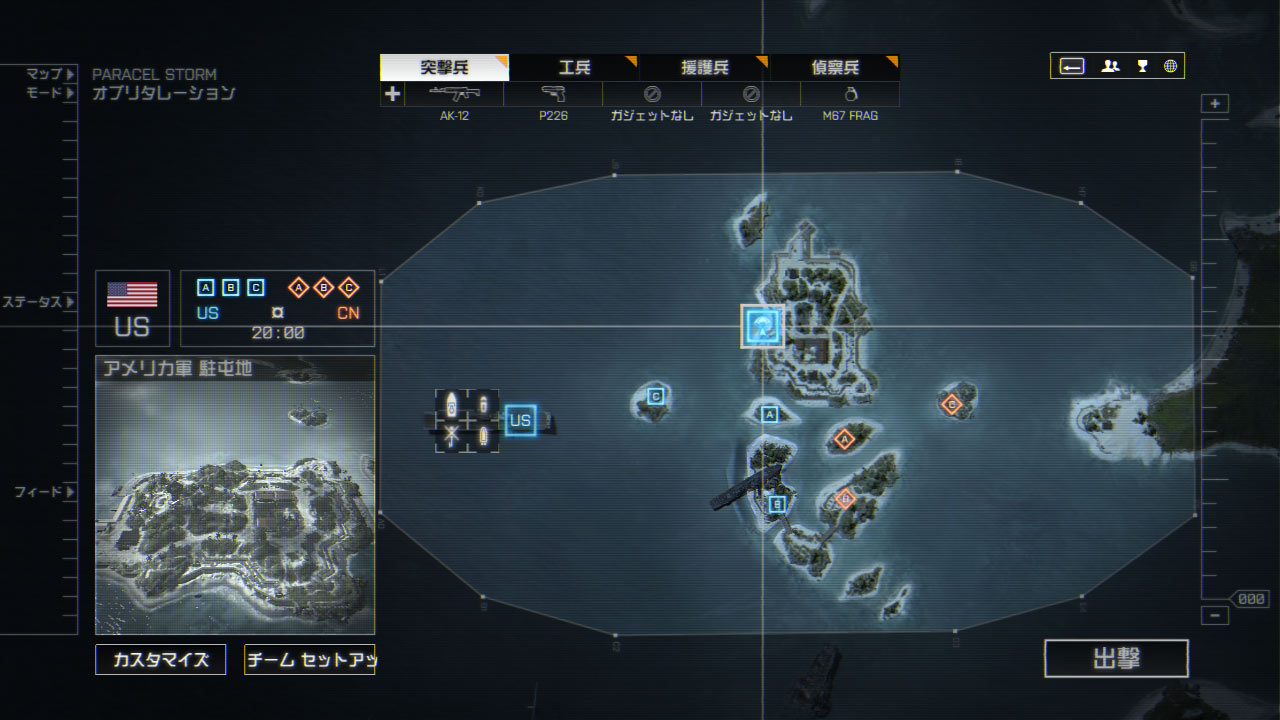Select the 工兵 engineer class tab

coord(574,68)
